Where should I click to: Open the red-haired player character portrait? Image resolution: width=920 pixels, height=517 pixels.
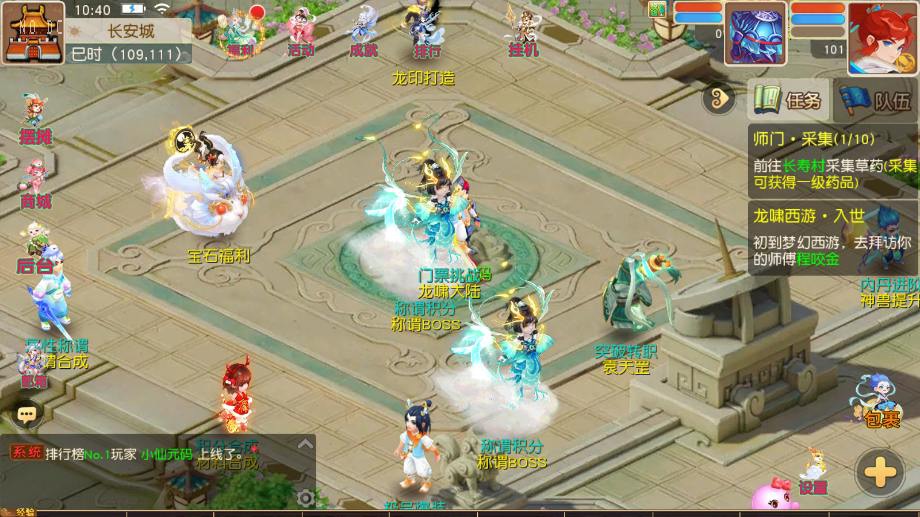[x=883, y=37]
